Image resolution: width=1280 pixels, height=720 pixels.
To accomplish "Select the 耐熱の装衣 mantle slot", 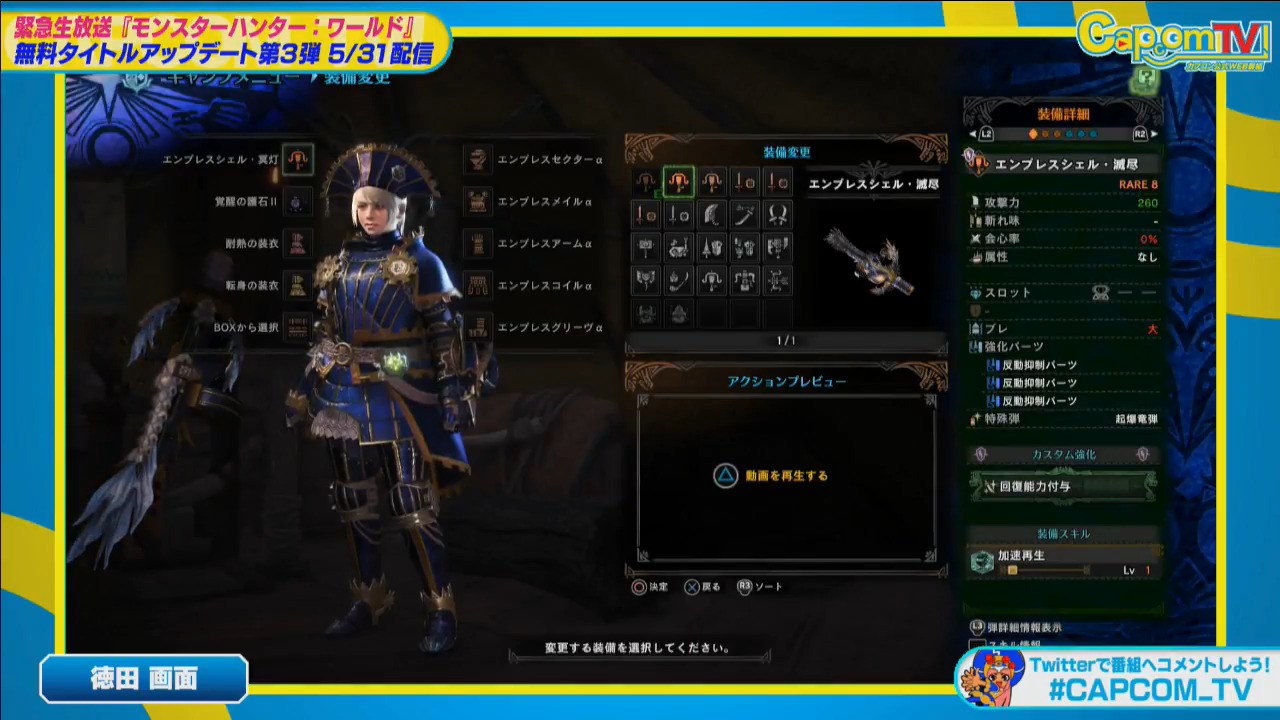I will (x=297, y=243).
